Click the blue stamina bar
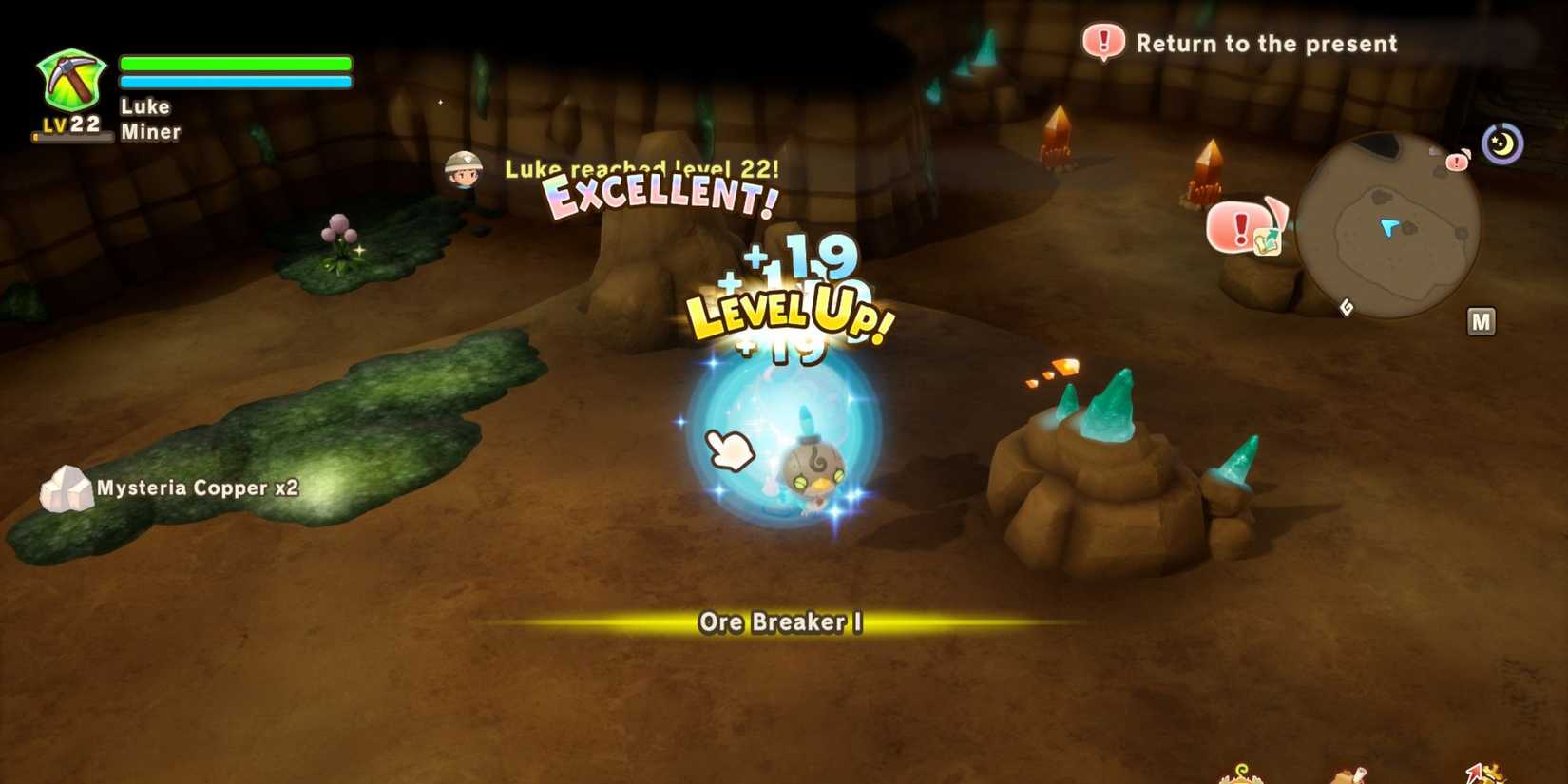This screenshot has width=1568, height=784. coord(235,83)
